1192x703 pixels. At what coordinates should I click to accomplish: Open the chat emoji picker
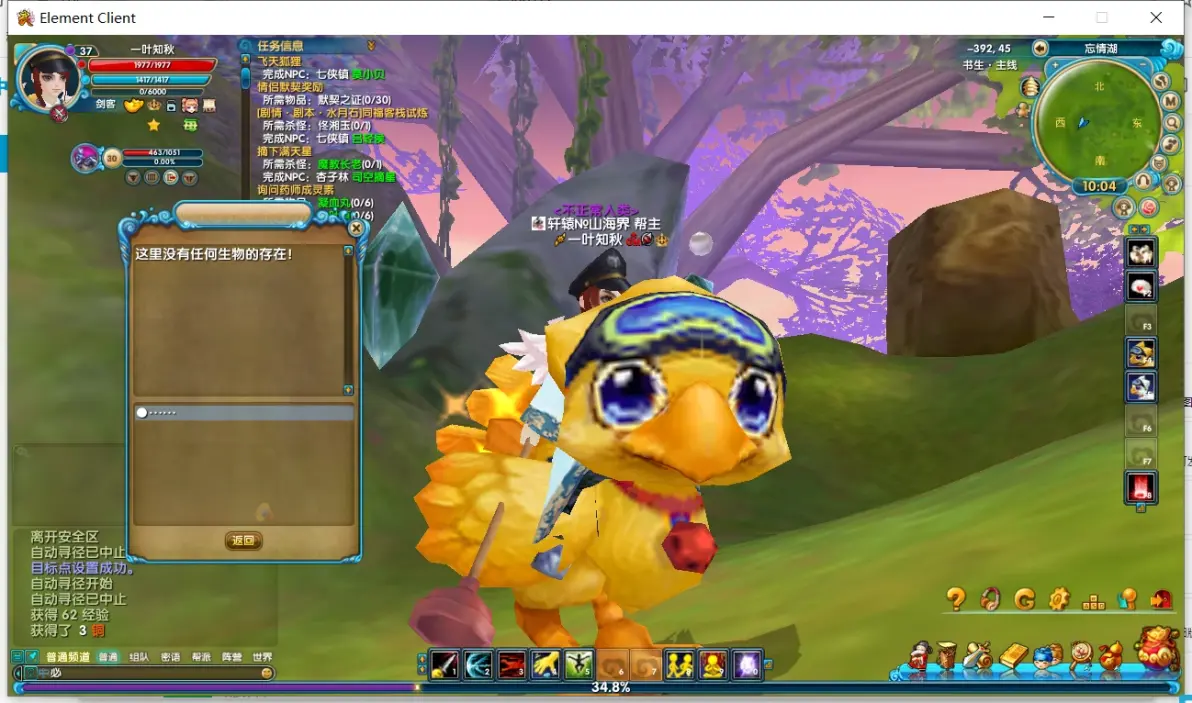tap(267, 673)
